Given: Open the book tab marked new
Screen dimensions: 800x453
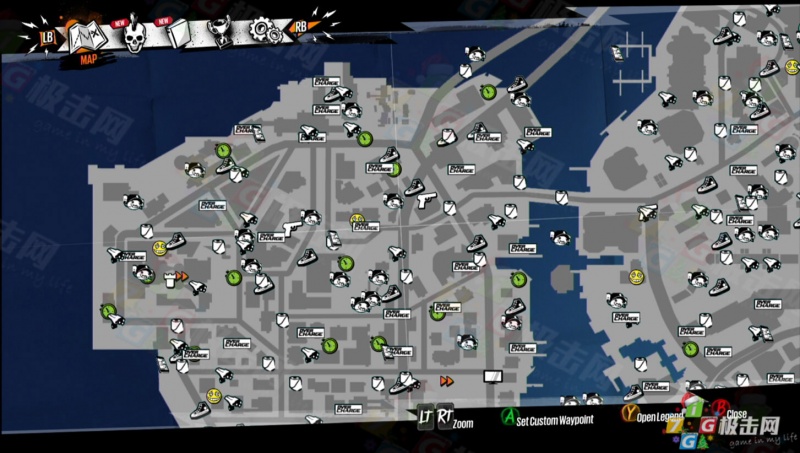Looking at the screenshot, I should coord(179,36).
